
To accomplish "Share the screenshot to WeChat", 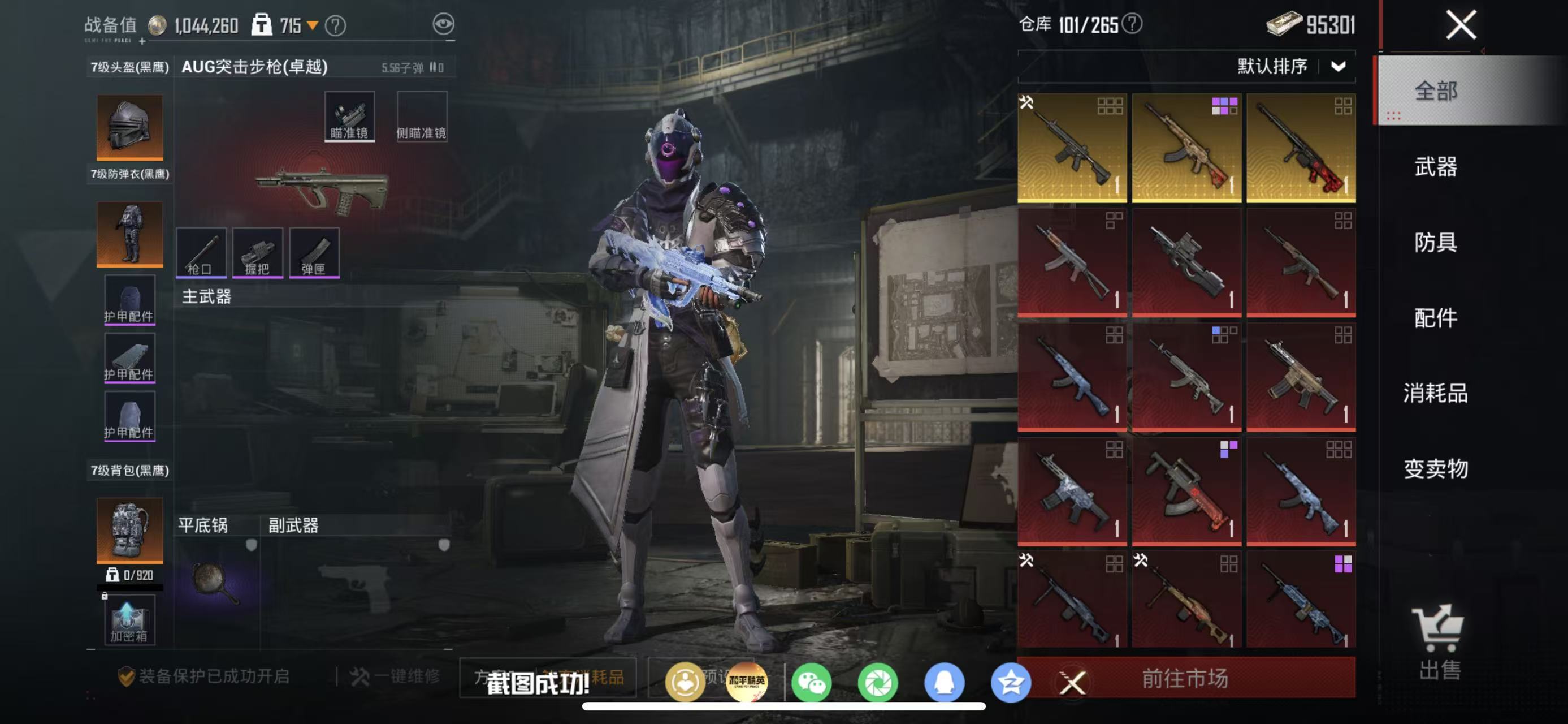I will point(811,683).
